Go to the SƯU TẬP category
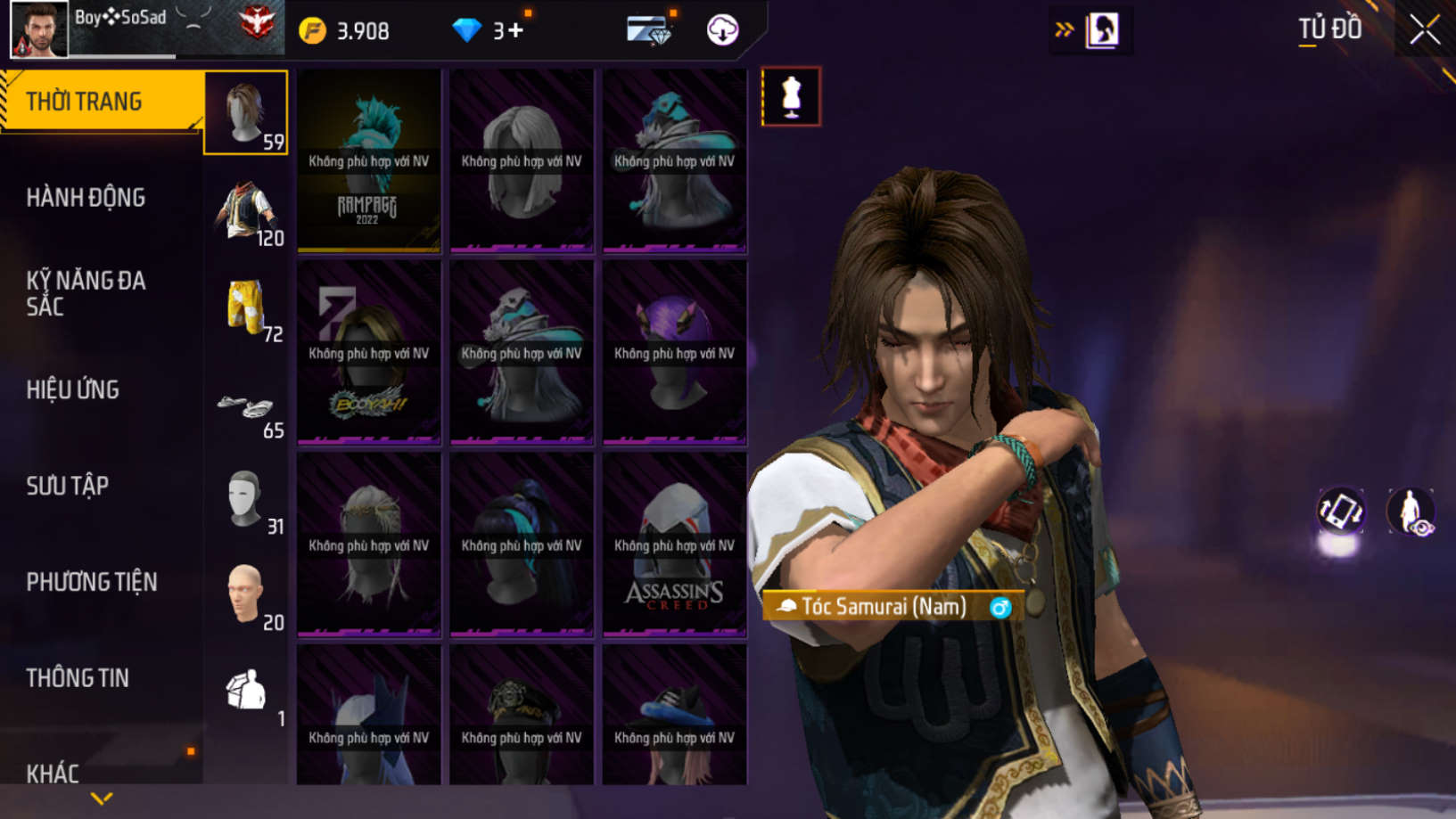This screenshot has width=1456, height=819. click(68, 486)
